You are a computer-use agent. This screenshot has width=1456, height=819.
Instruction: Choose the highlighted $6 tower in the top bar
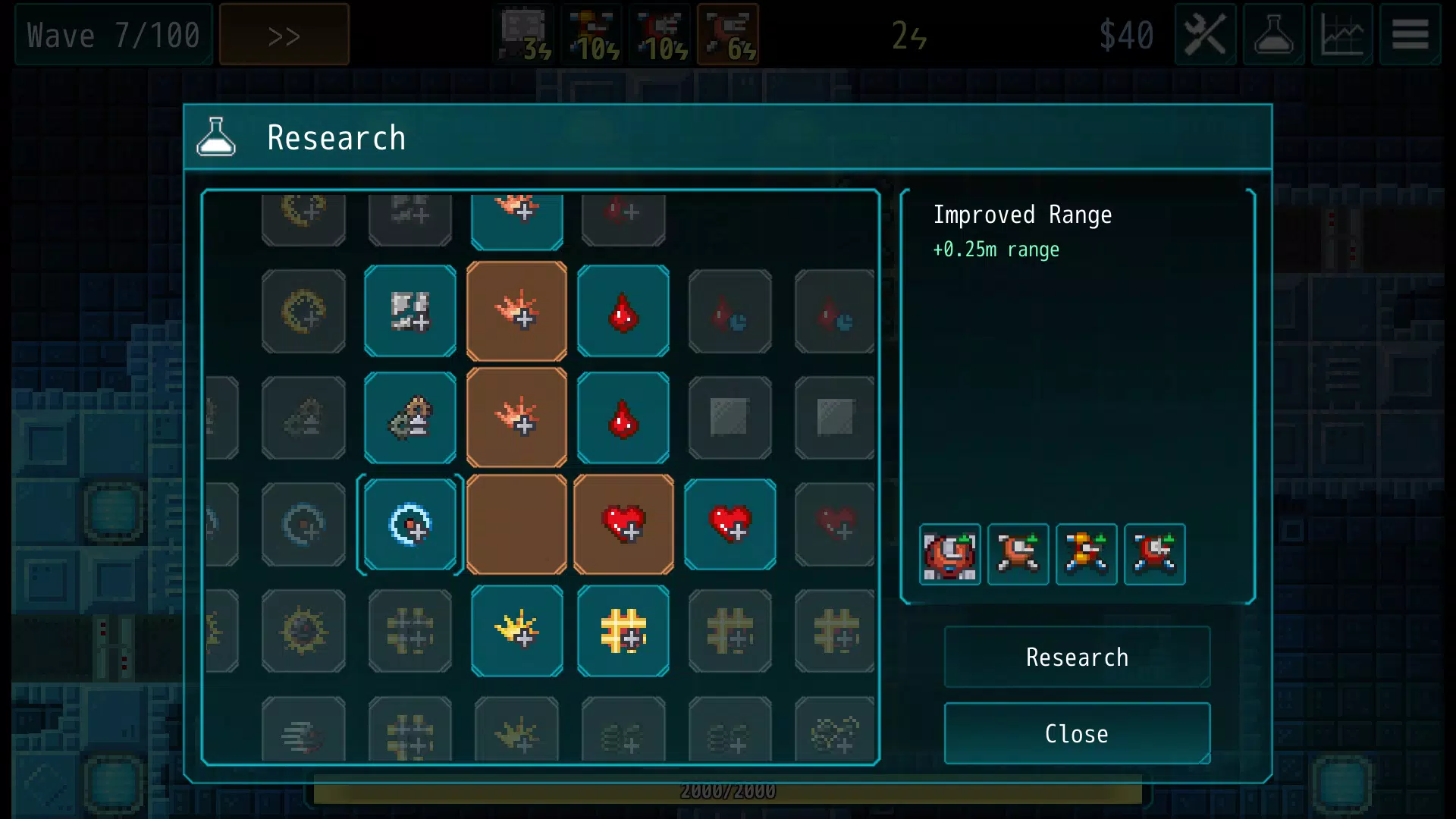pyautogui.click(x=728, y=35)
